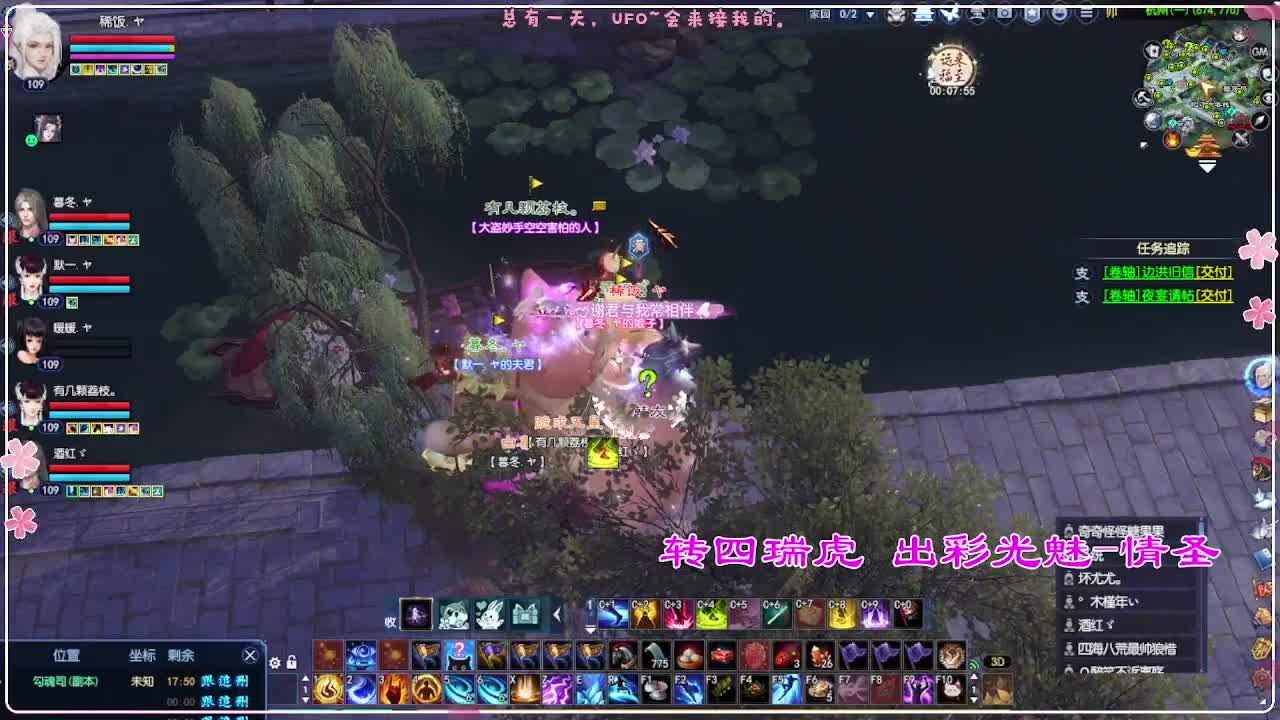Screen dimensions: 1280x720
Task: Switch skill bar page with the up arrow
Action: coord(306,678)
